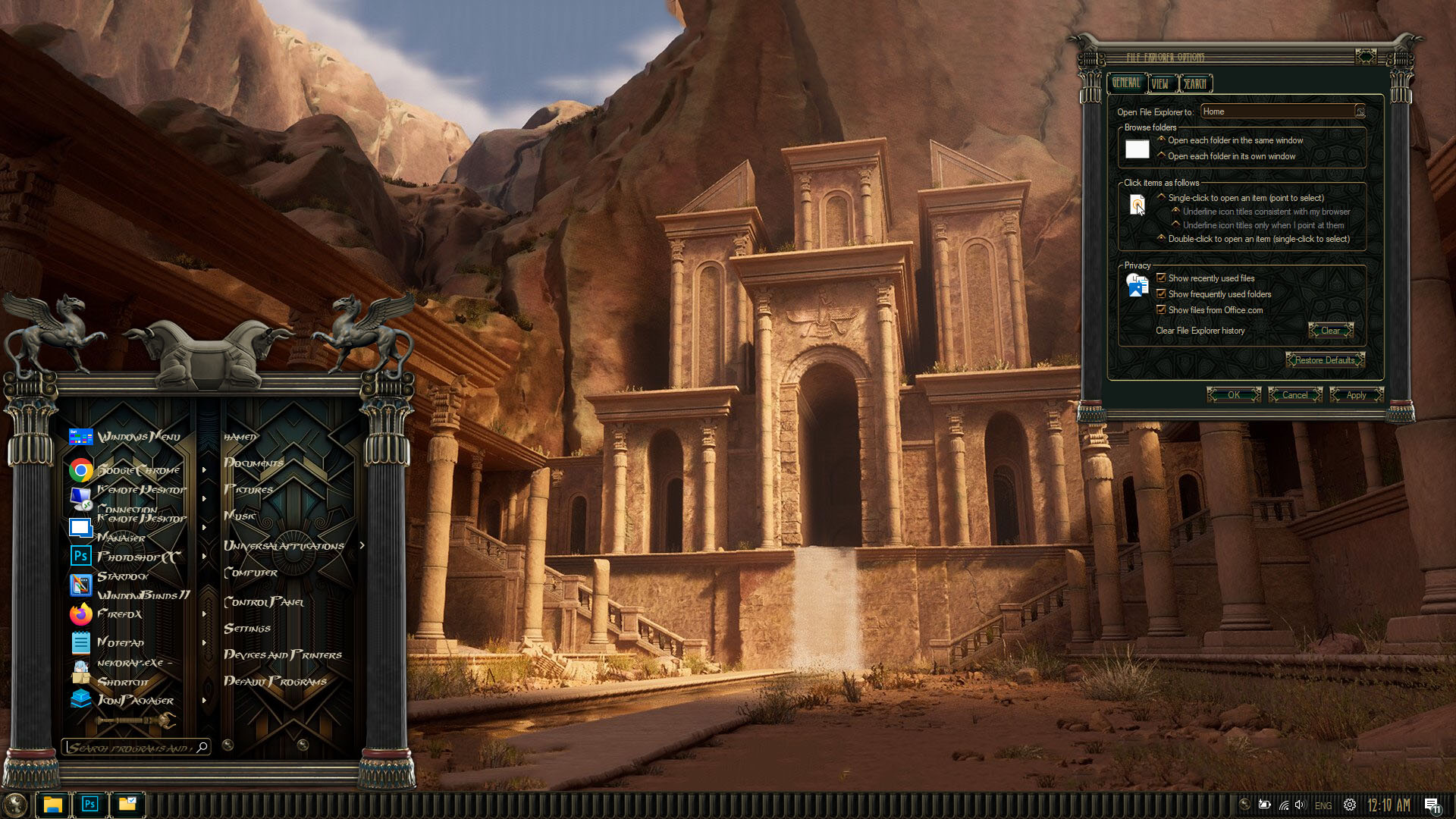Viewport: 1456px width, 819px height.
Task: Uncheck Show files from Office.com
Action: [x=1161, y=310]
